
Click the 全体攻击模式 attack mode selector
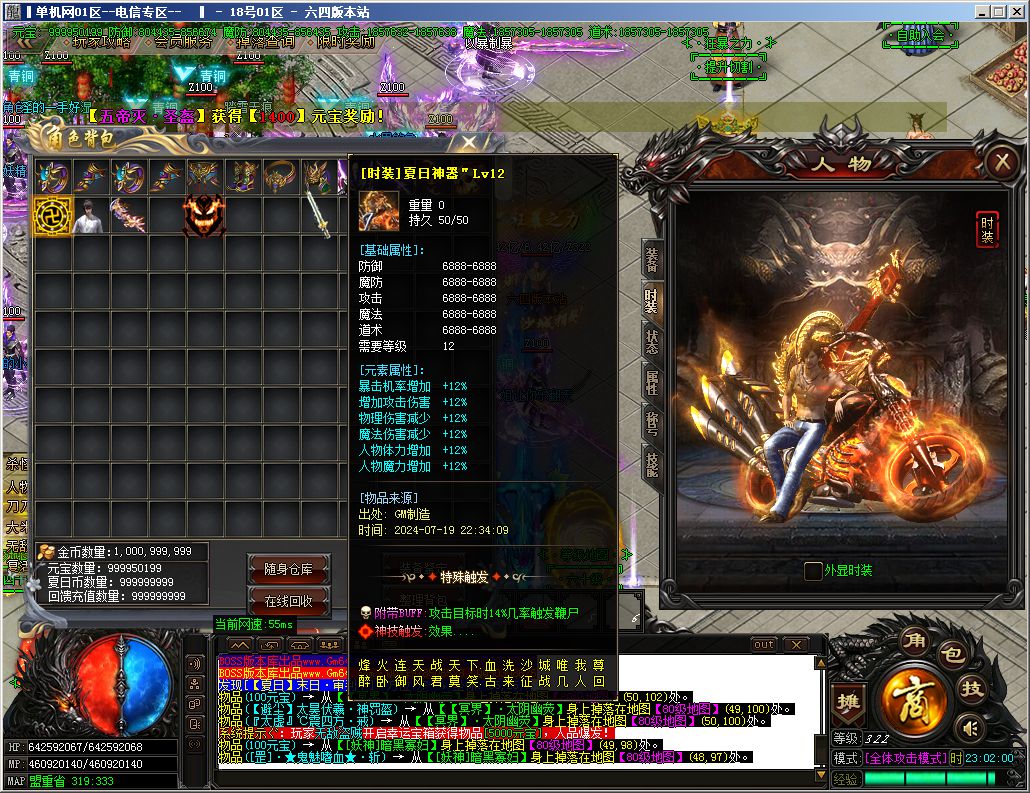coord(905,758)
